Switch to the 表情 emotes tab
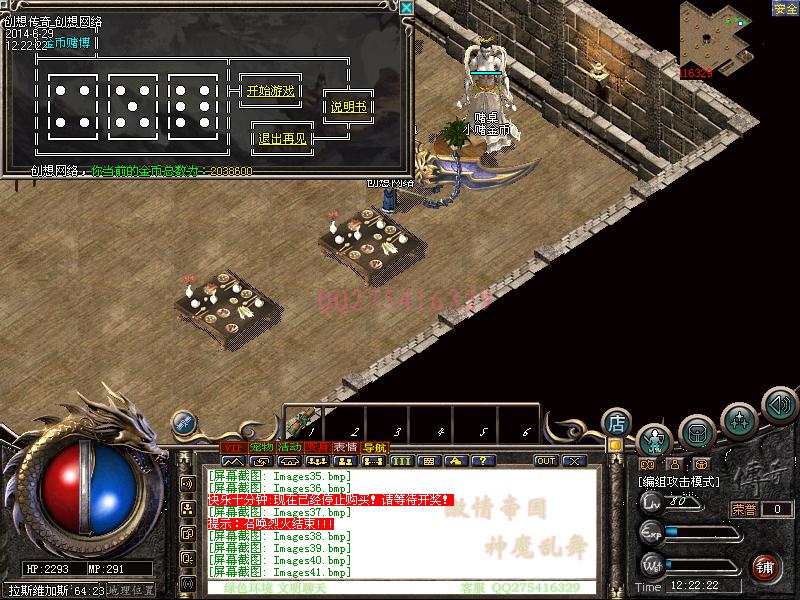The width and height of the screenshot is (800, 600). pyautogui.click(x=346, y=447)
